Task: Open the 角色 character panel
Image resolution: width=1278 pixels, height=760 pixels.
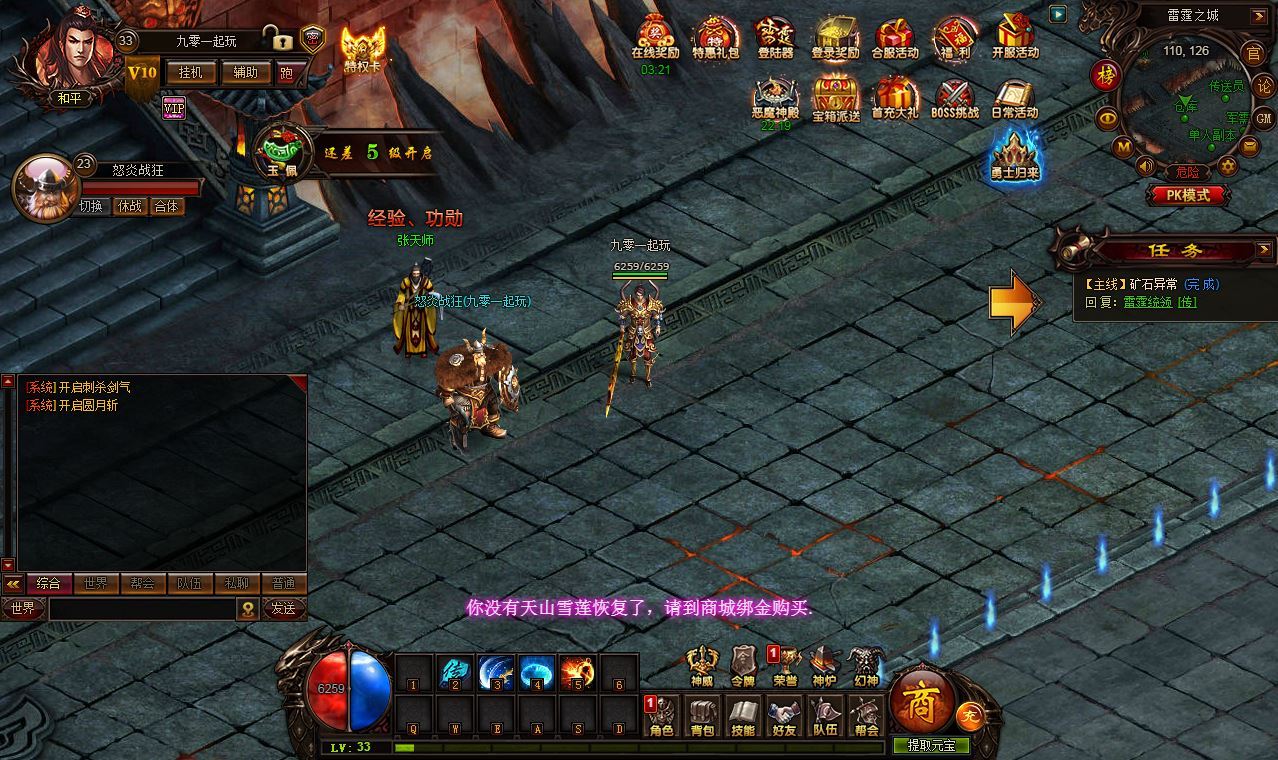Action: point(662,716)
